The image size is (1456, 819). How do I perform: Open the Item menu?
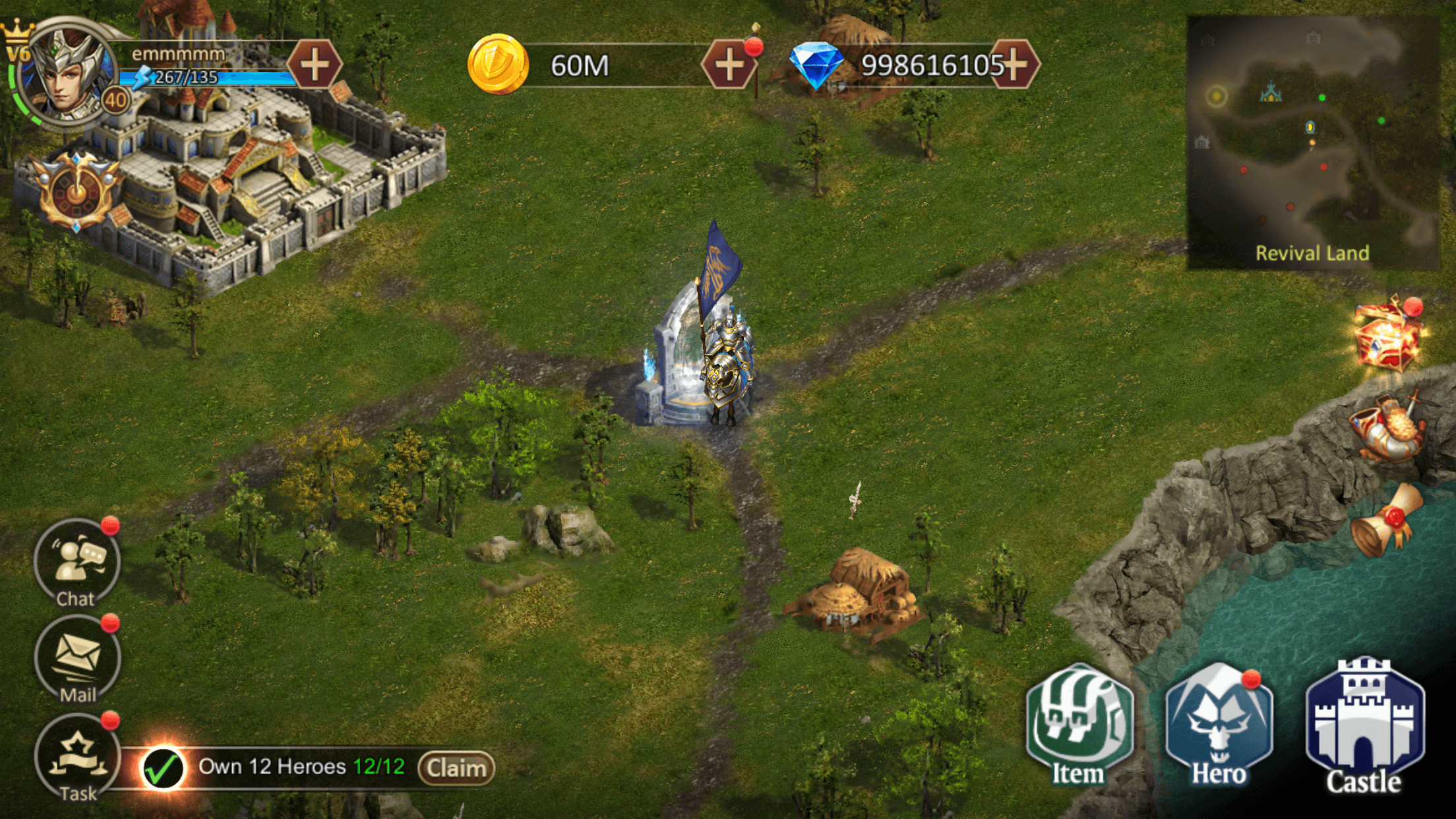(x=1079, y=725)
